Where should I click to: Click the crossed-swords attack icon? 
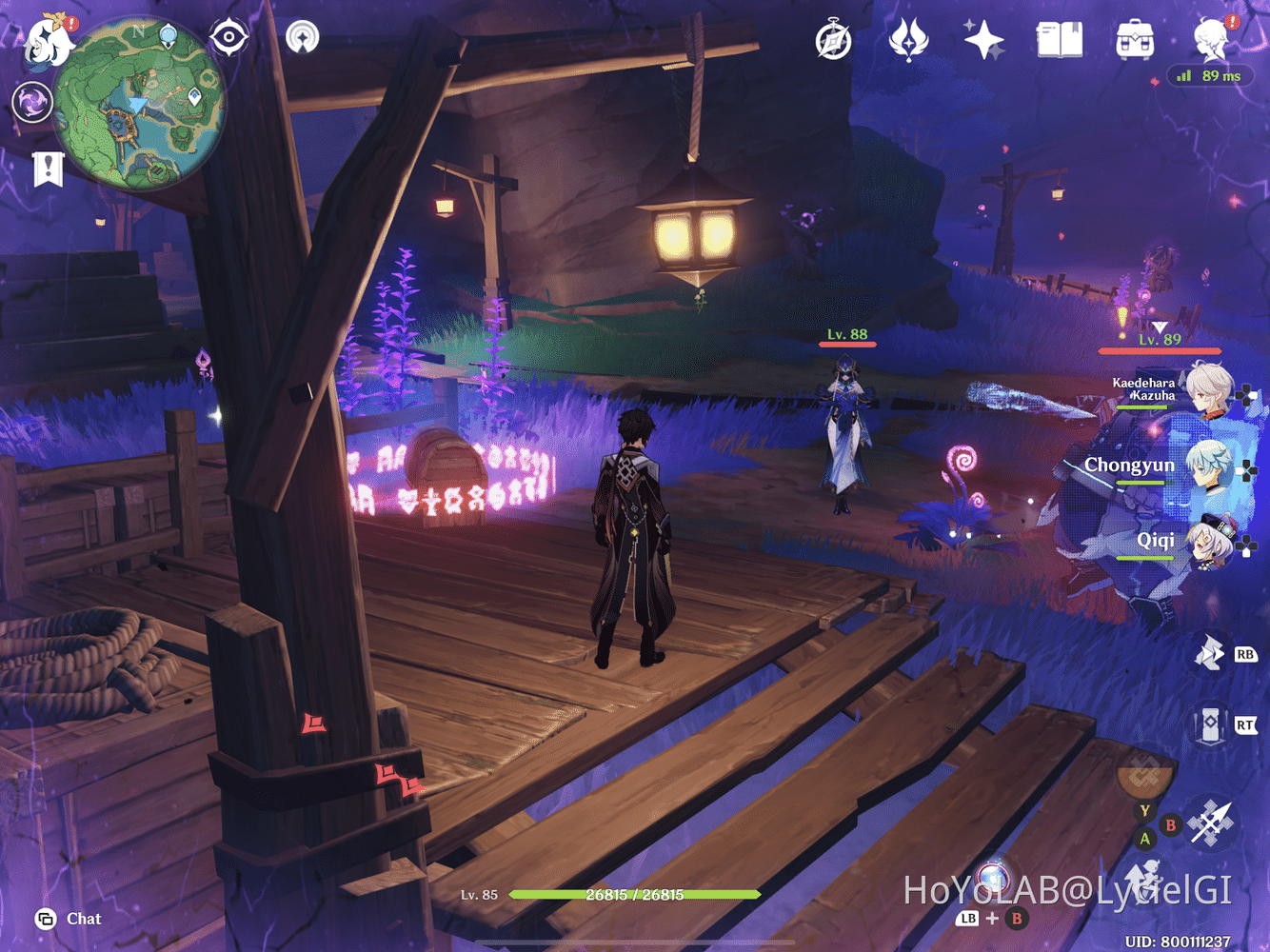(1211, 824)
